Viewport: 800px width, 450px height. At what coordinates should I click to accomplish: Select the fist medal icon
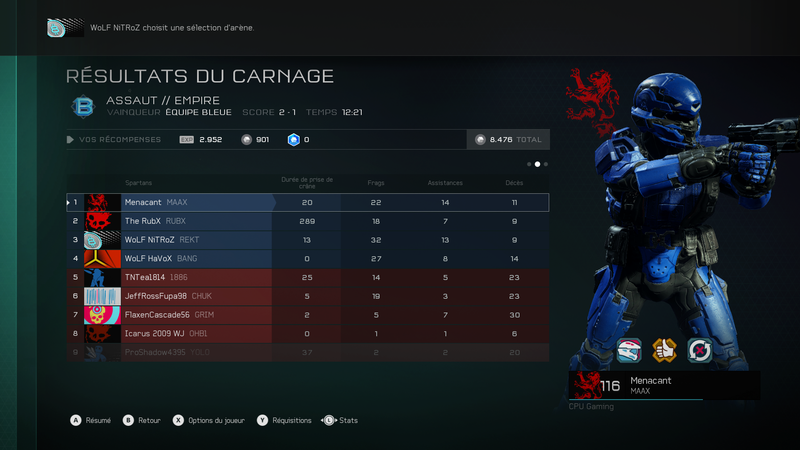(664, 349)
